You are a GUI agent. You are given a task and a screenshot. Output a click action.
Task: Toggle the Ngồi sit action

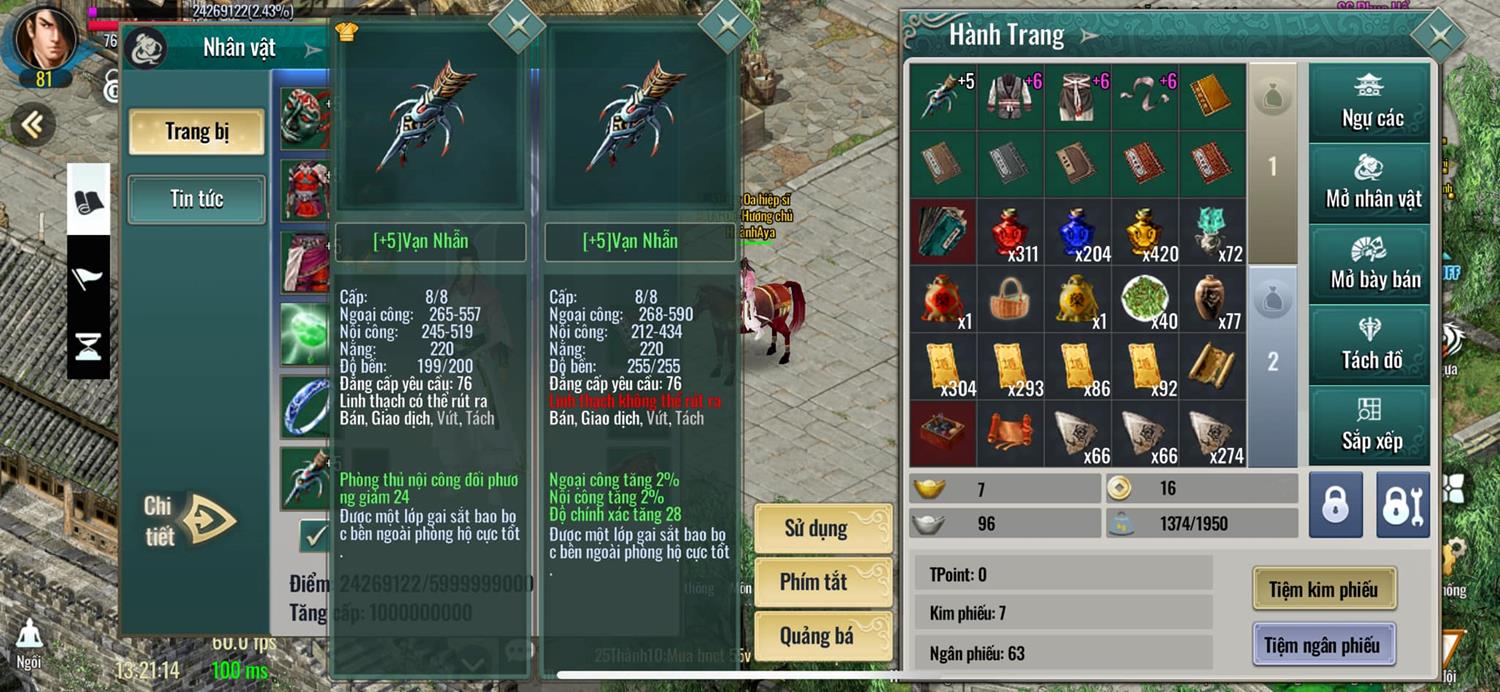pyautogui.click(x=29, y=643)
